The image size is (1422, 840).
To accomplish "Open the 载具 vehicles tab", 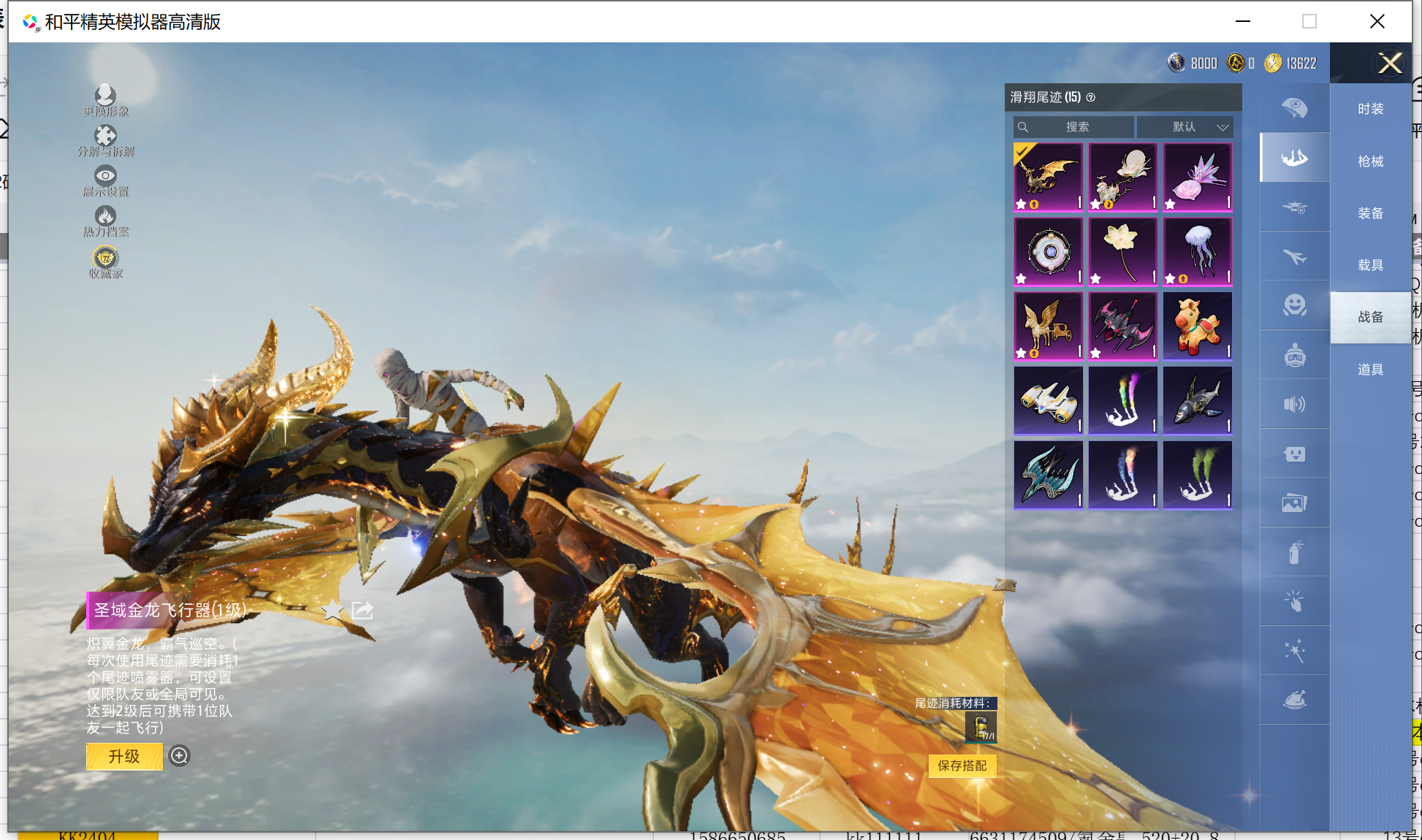I will click(x=1370, y=265).
